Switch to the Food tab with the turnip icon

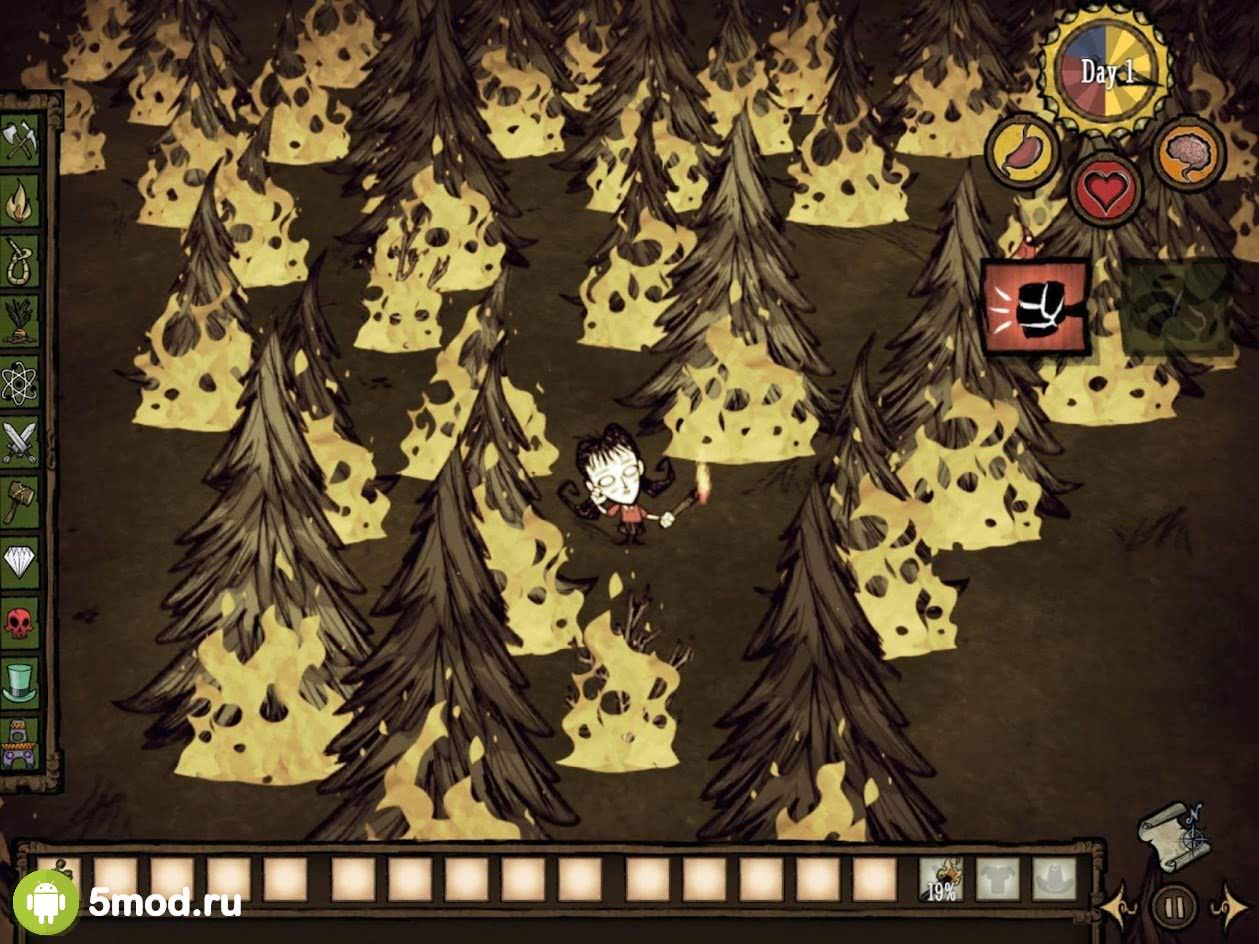pyautogui.click(x=21, y=320)
